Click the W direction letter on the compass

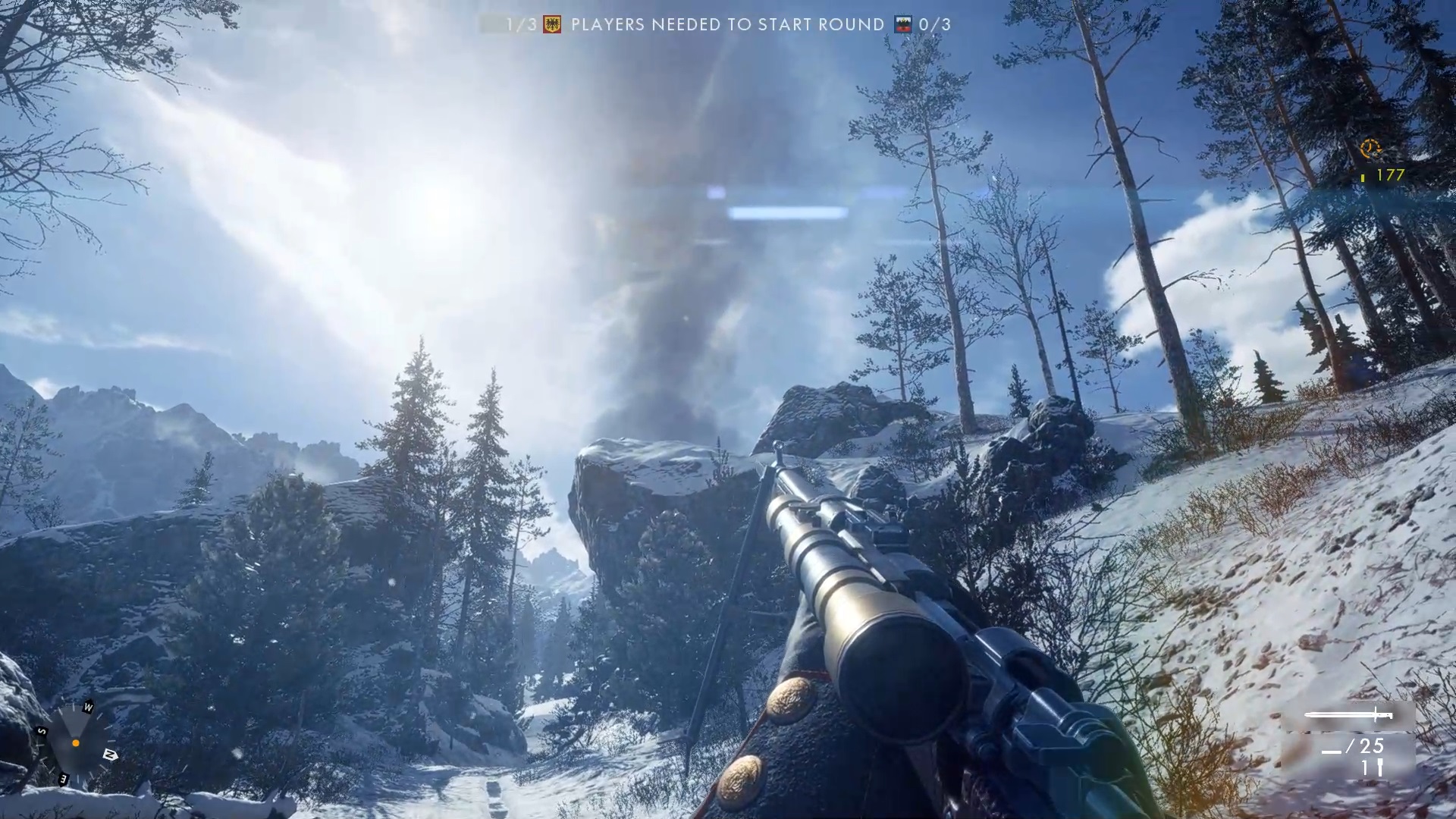(x=88, y=708)
